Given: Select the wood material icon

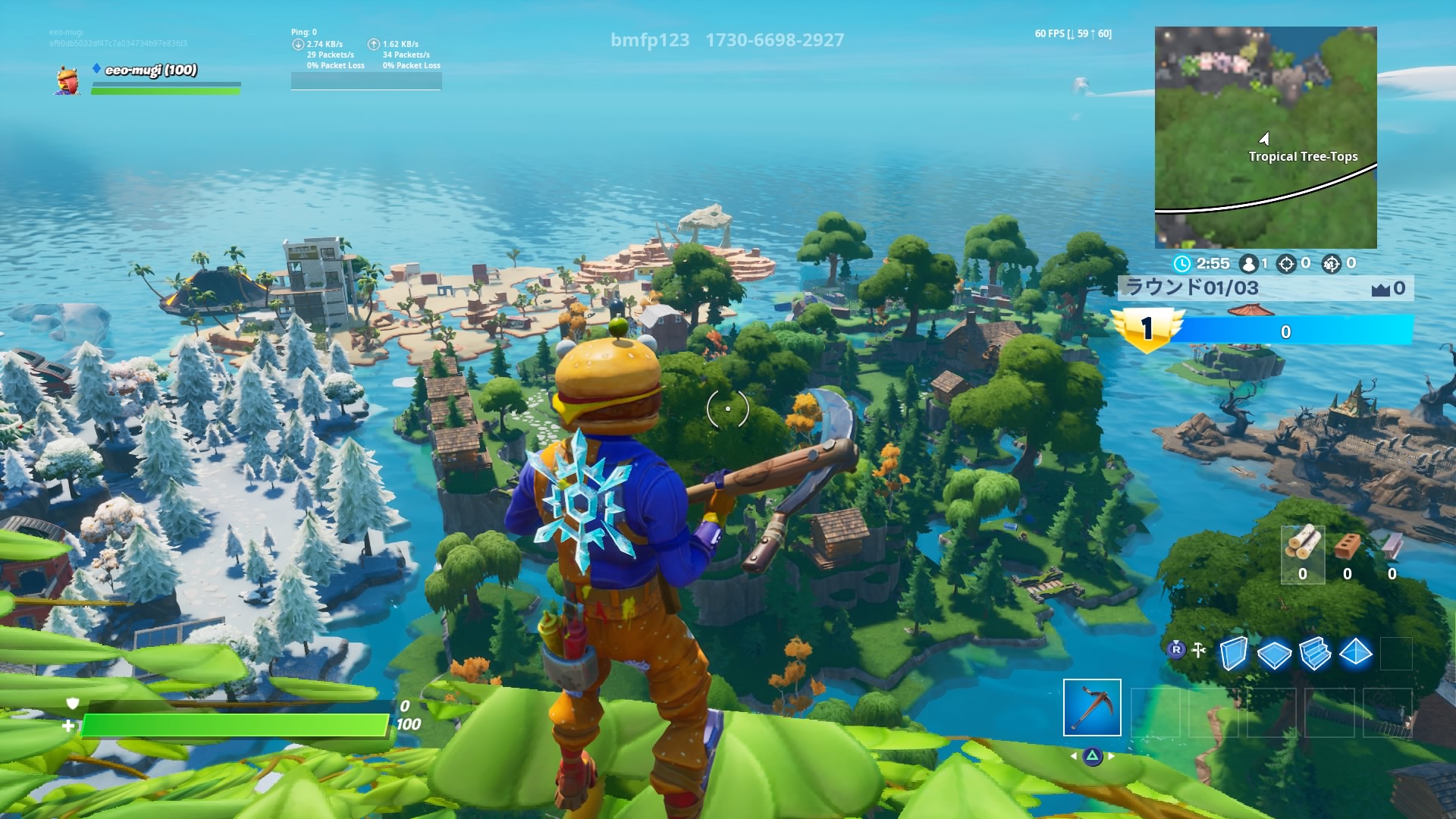Looking at the screenshot, I should tap(1302, 546).
